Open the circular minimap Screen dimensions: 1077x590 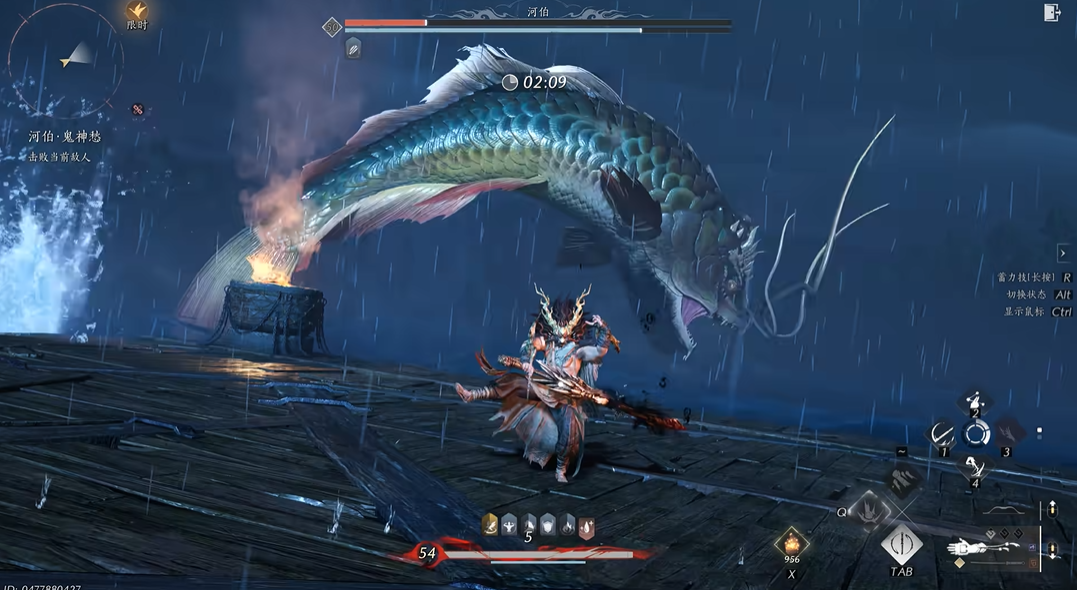coord(67,59)
